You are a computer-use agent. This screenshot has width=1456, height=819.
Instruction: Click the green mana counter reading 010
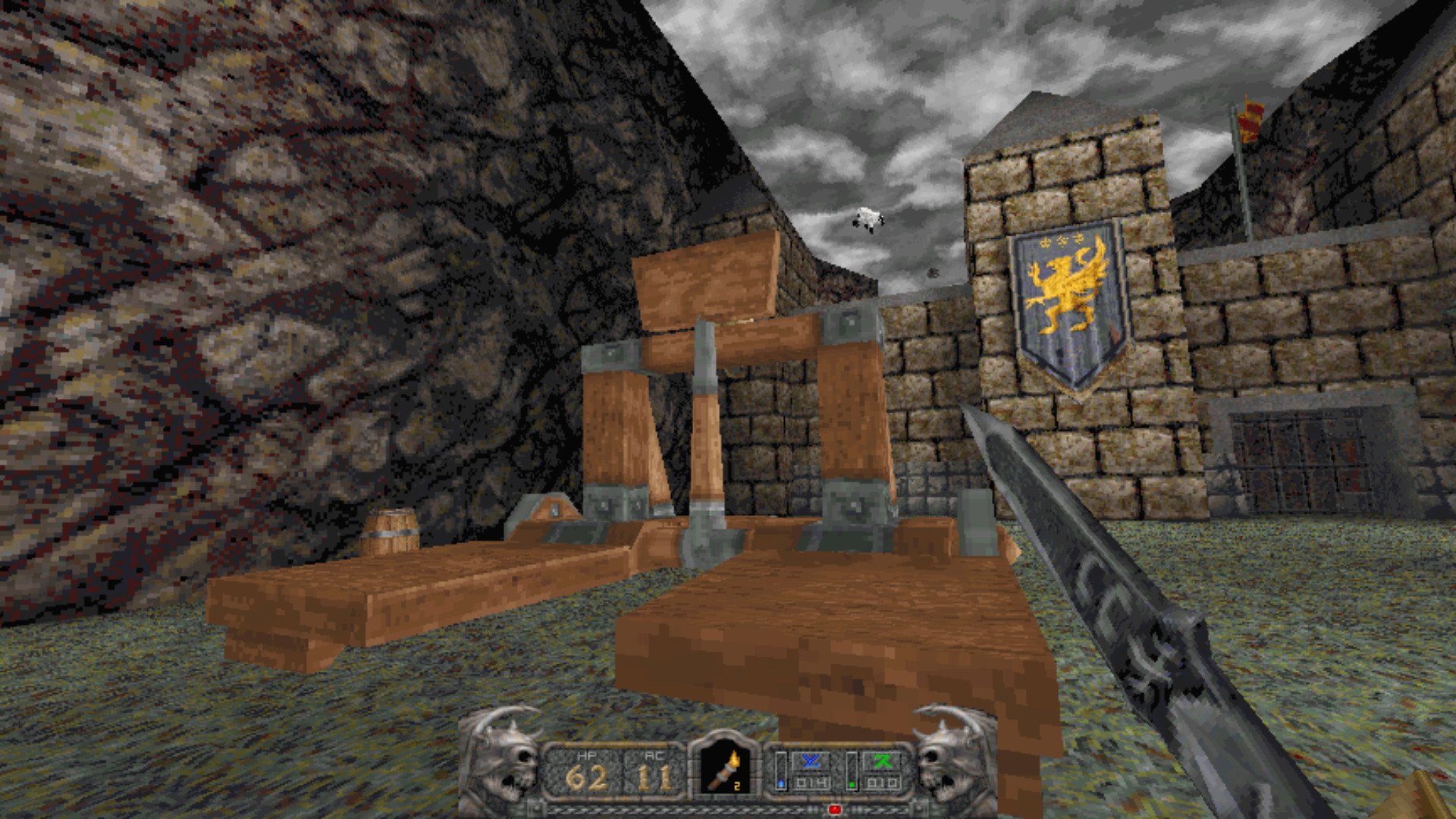[883, 783]
